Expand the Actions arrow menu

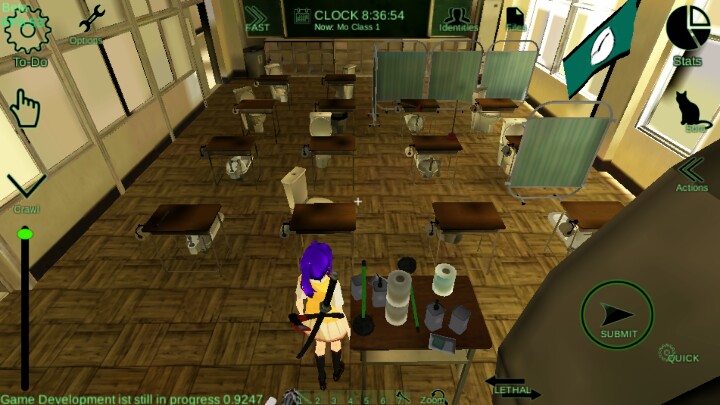(x=692, y=172)
